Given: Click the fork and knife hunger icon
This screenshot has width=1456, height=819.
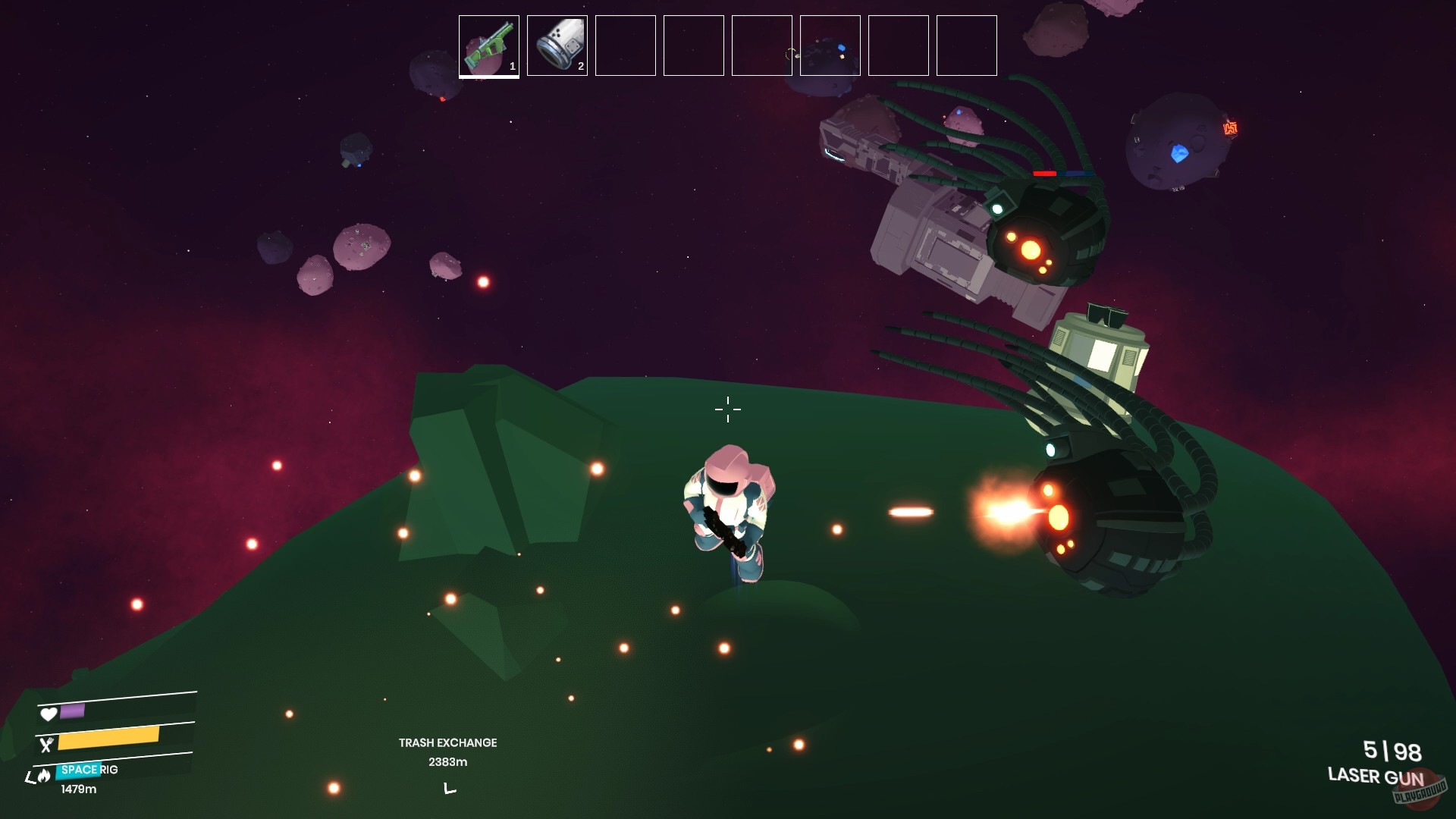Looking at the screenshot, I should point(48,745).
